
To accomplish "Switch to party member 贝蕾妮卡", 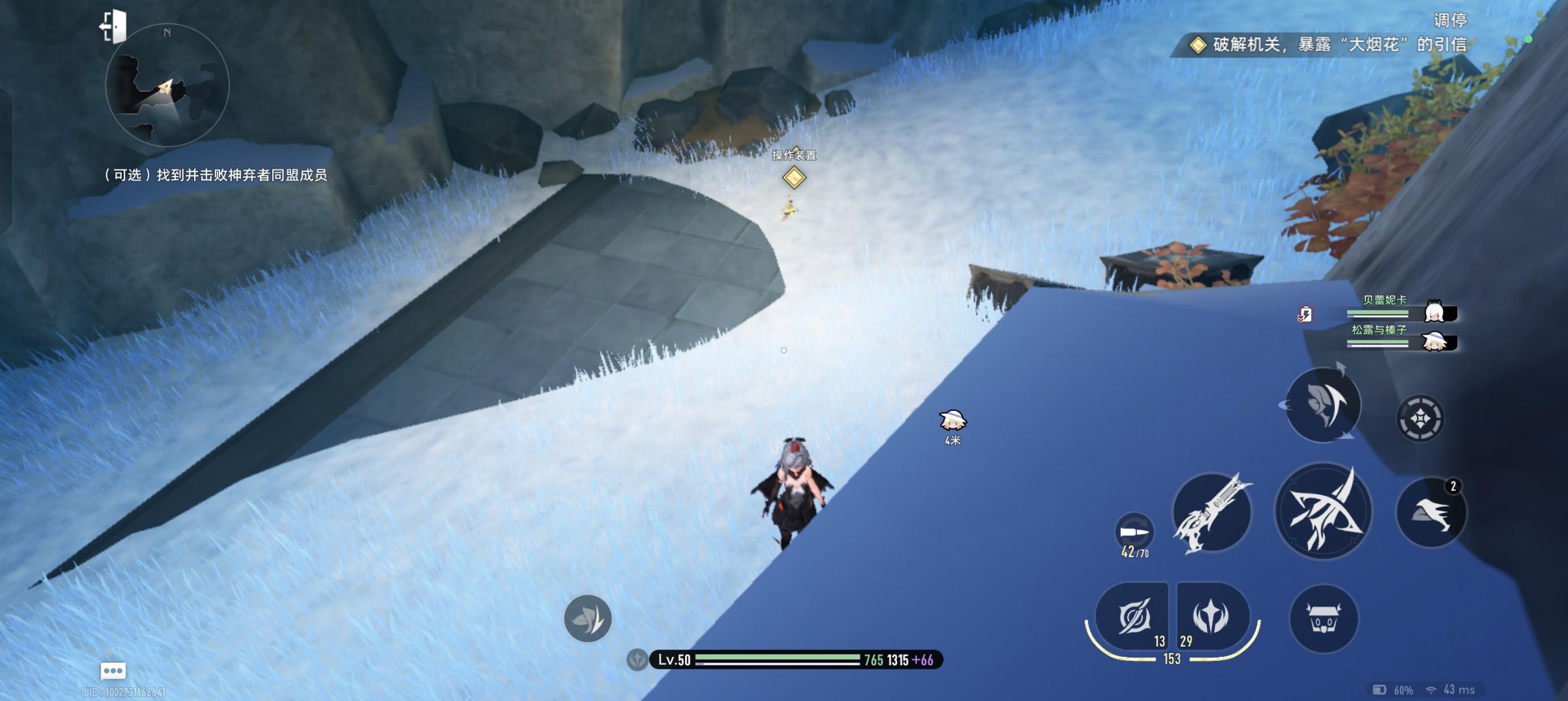I will (1401, 310).
